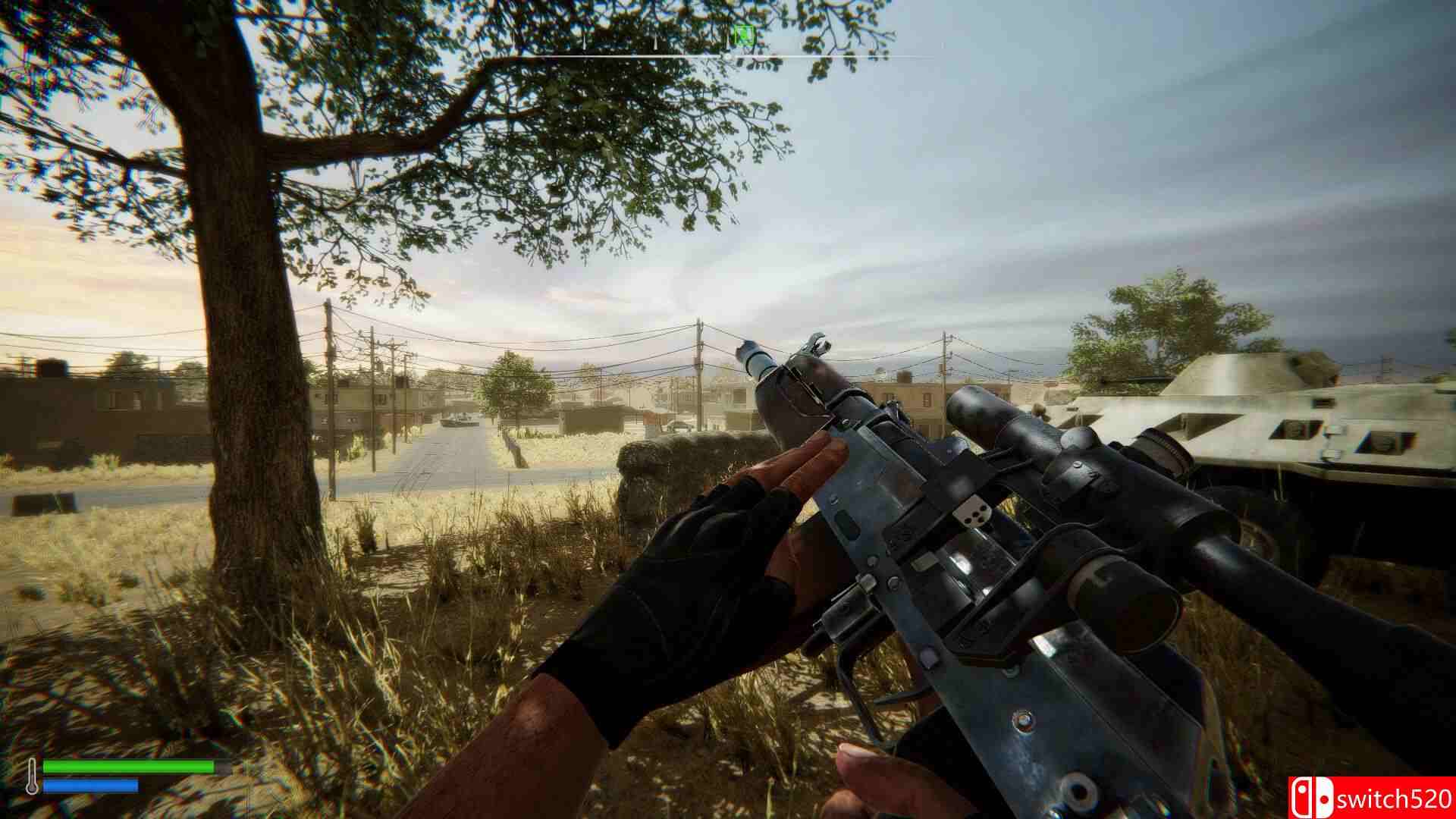This screenshot has height=819, width=1456.
Task: Click the leftmost tick mark on the top bar
Action: click(513, 43)
